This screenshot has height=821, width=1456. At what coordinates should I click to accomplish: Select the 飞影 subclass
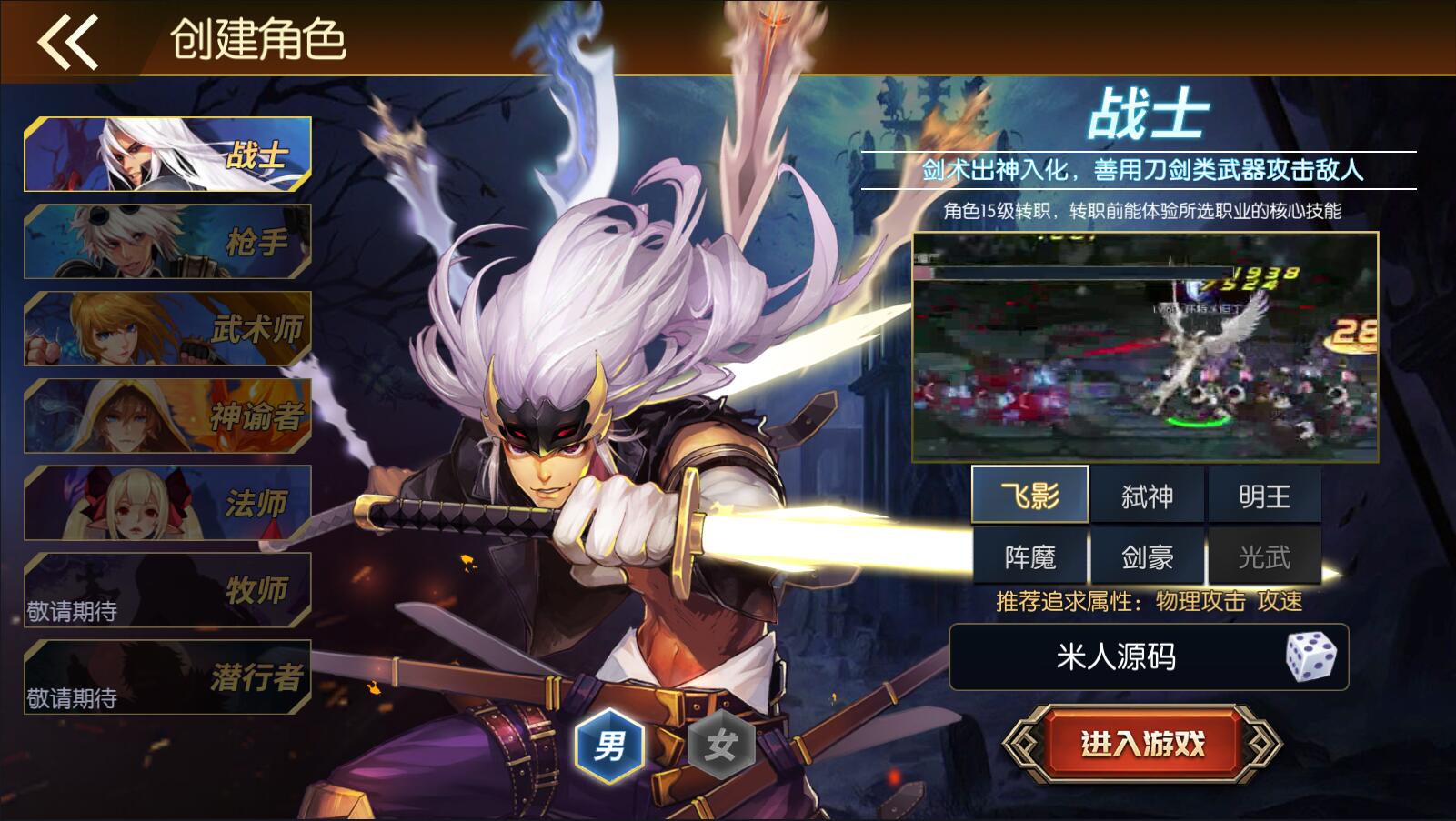coord(1029,496)
